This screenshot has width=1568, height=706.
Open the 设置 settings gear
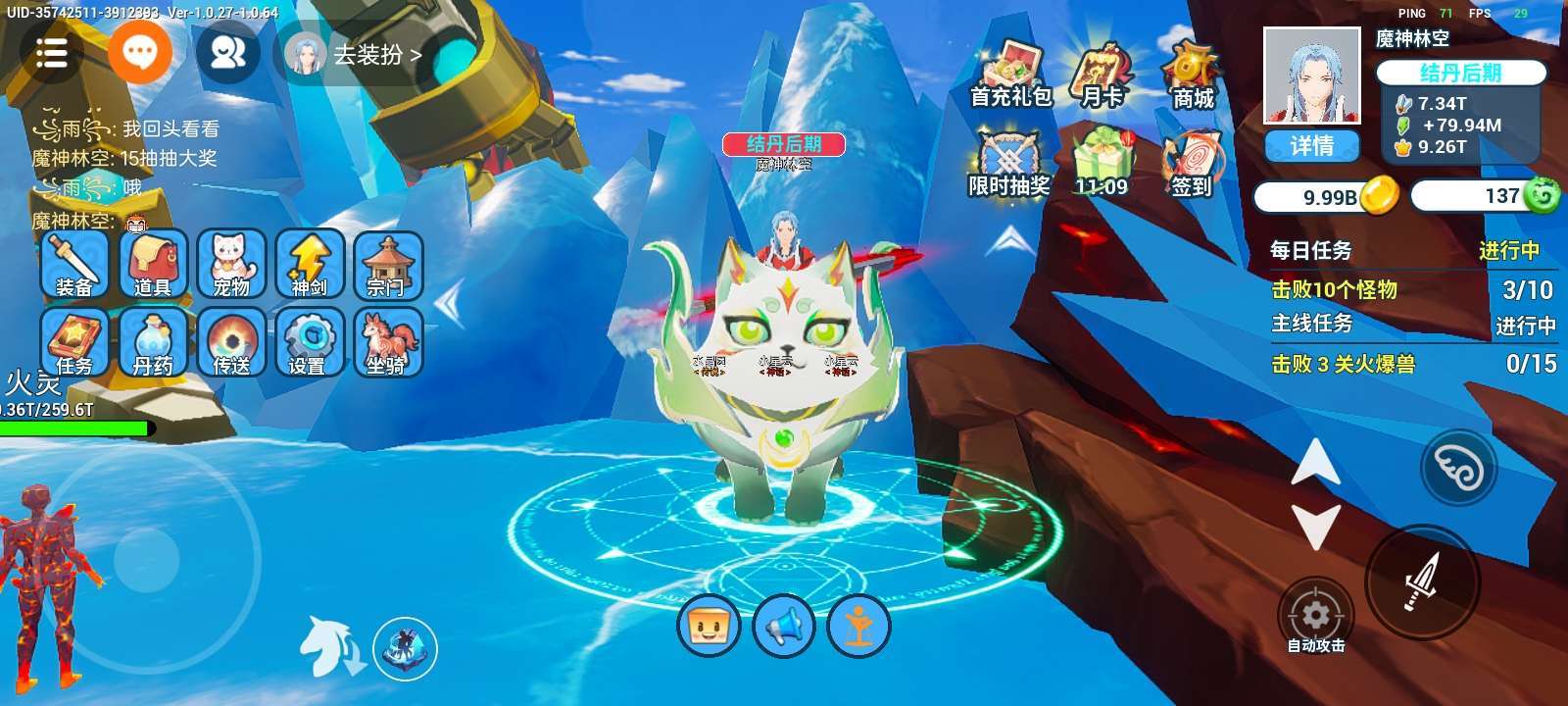[310, 342]
